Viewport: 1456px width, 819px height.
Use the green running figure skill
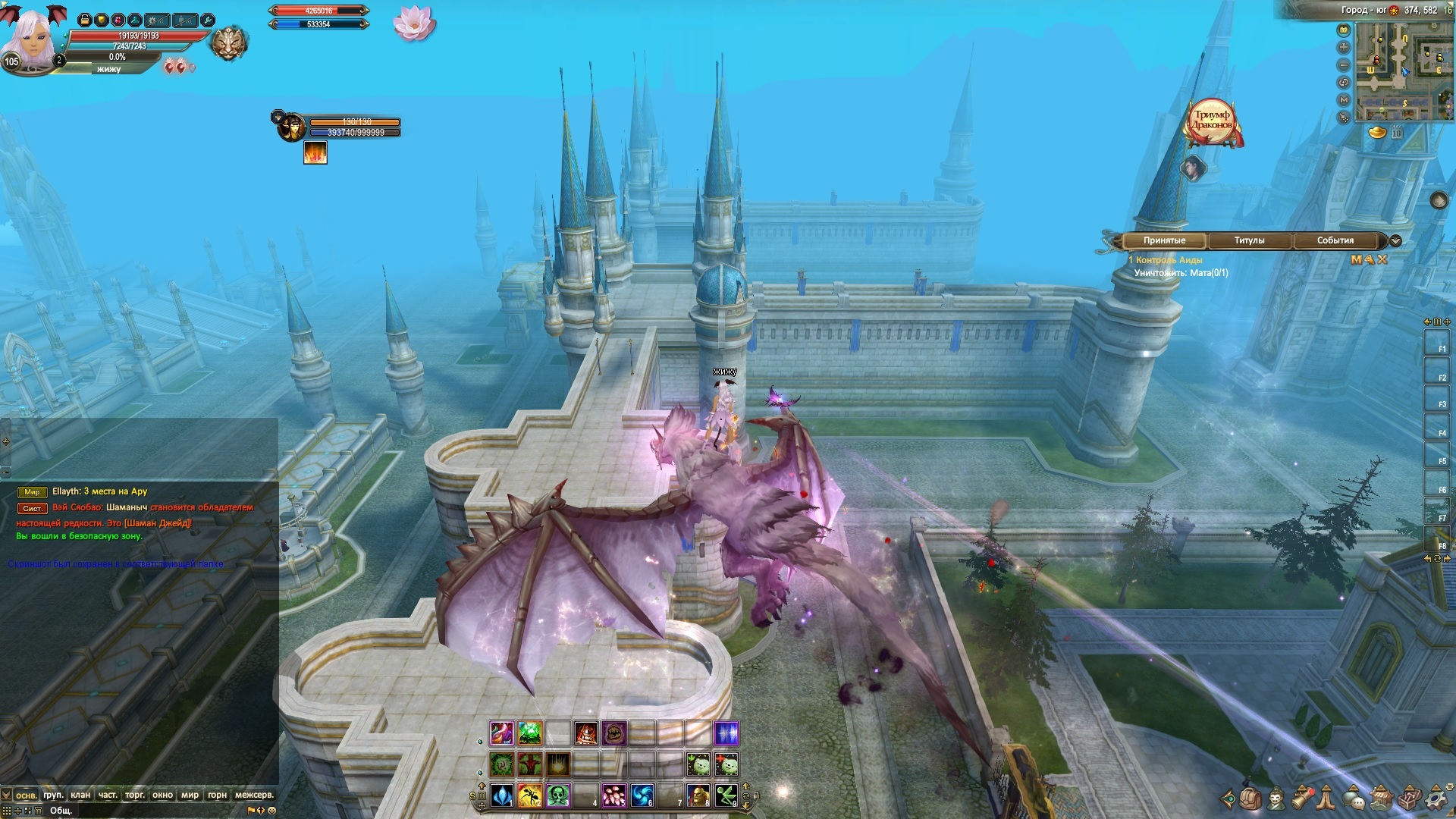[726, 795]
